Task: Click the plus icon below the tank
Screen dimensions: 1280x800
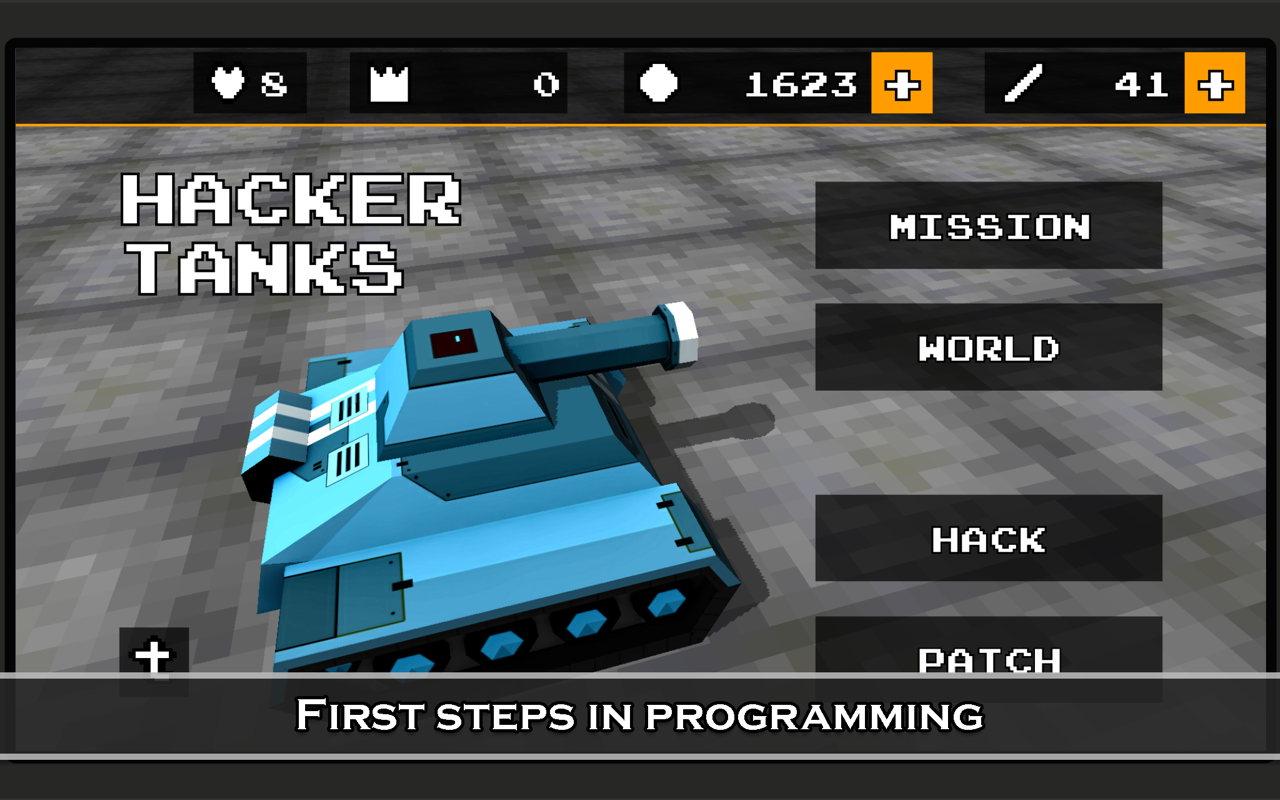Action: tap(155, 659)
